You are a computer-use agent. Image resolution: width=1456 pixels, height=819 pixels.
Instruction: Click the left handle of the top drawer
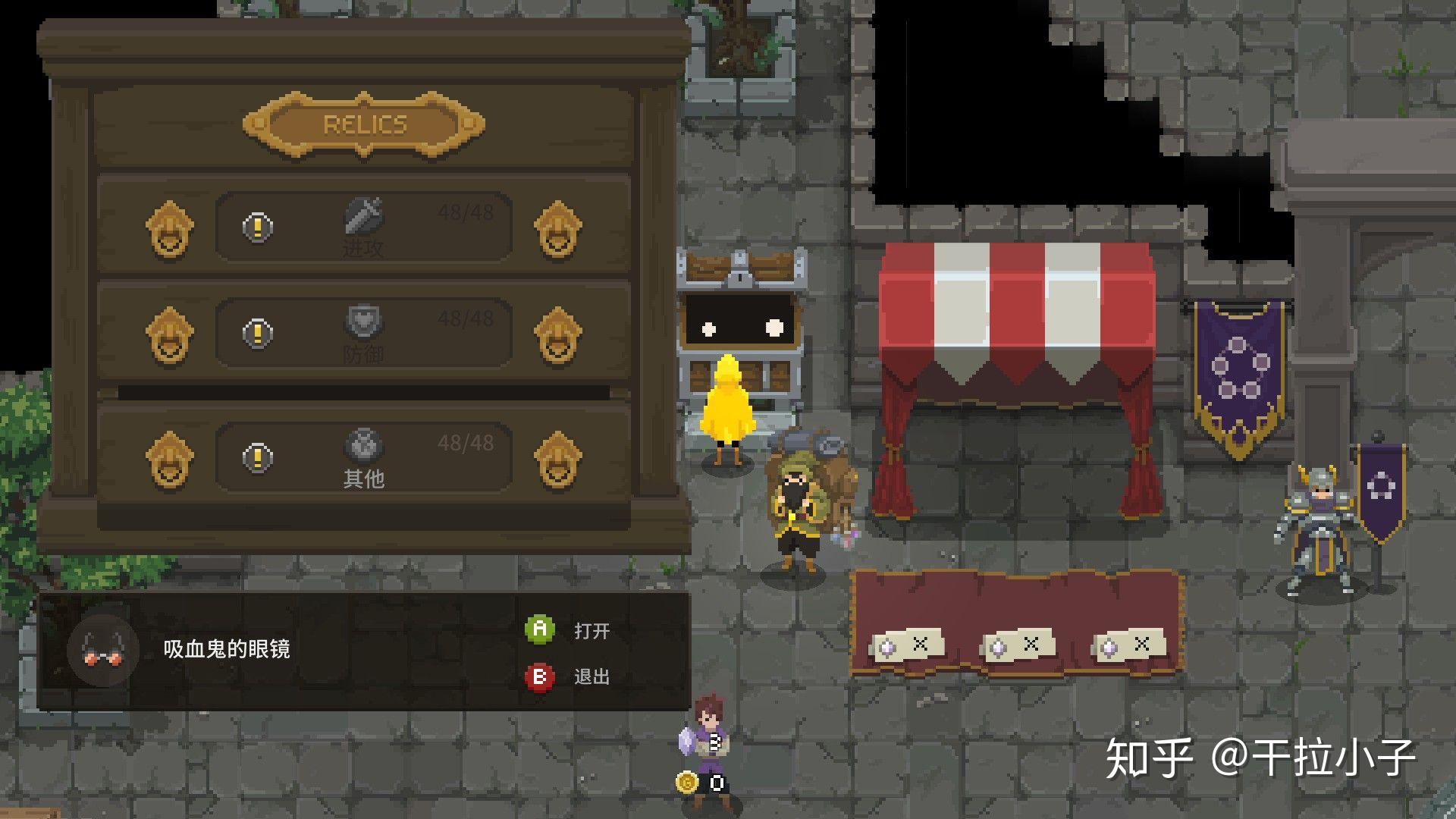pyautogui.click(x=168, y=229)
